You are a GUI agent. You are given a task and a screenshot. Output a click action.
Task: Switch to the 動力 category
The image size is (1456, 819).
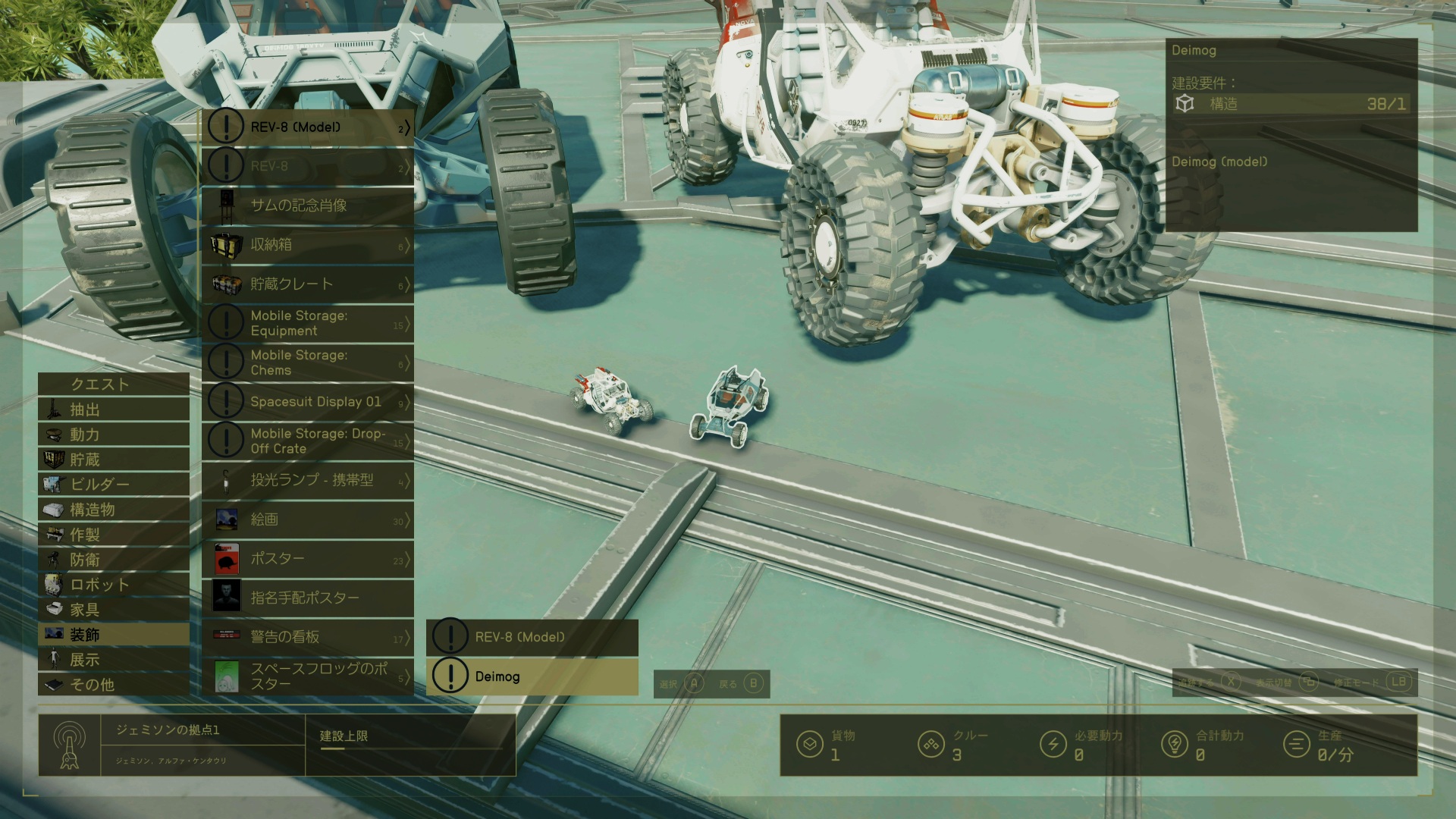(x=114, y=435)
